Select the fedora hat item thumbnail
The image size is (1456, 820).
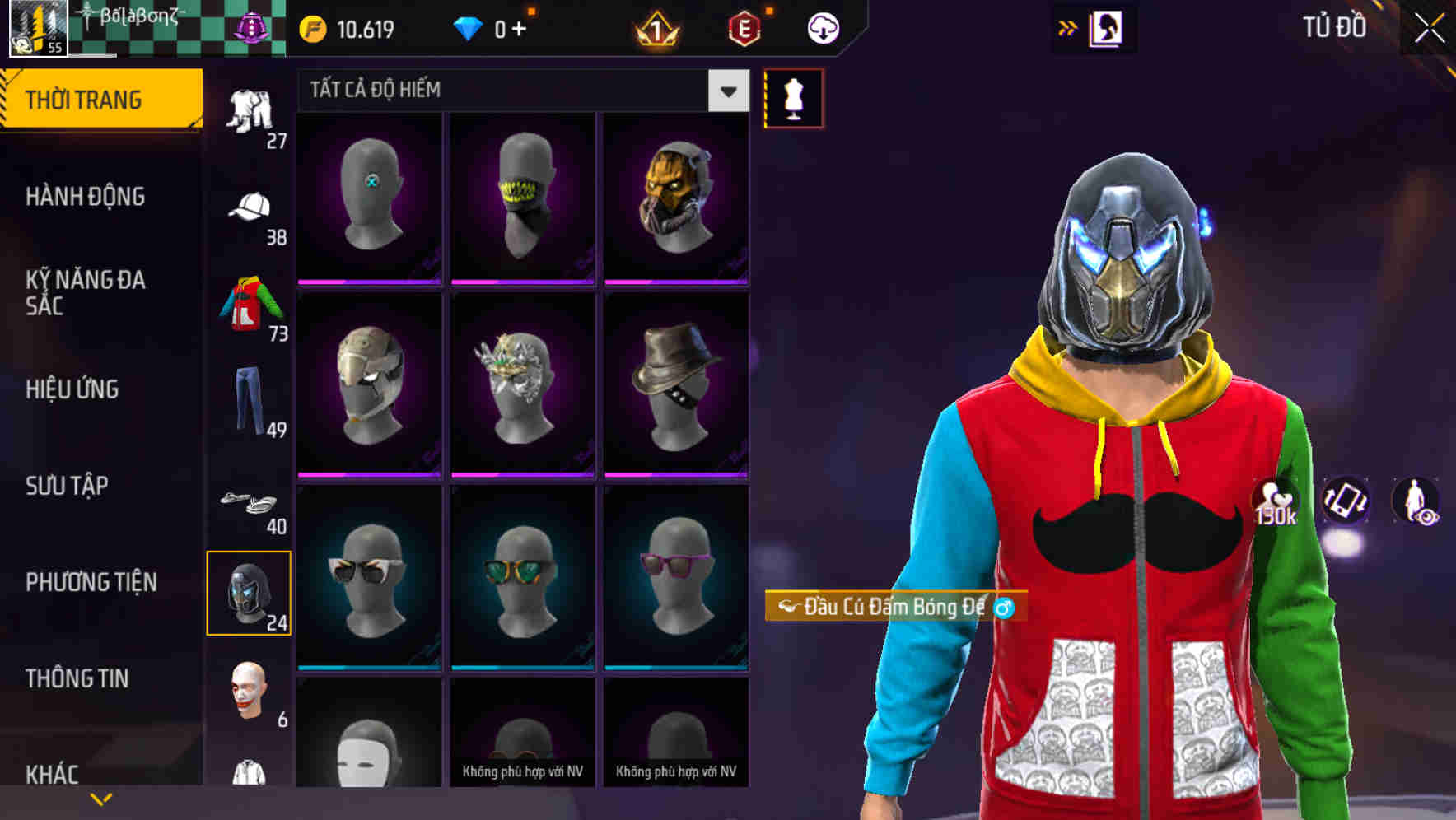pos(677,387)
